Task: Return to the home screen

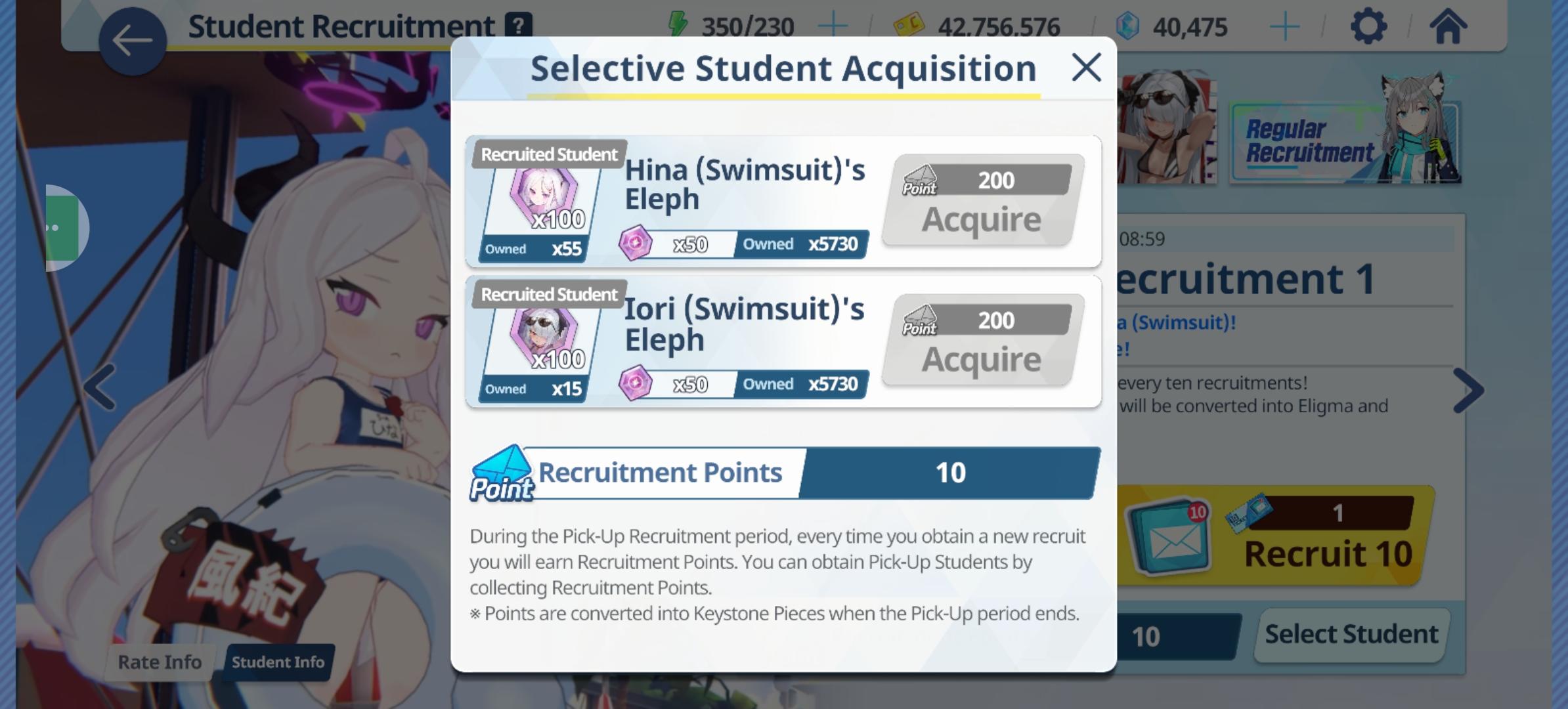Action: [1447, 27]
